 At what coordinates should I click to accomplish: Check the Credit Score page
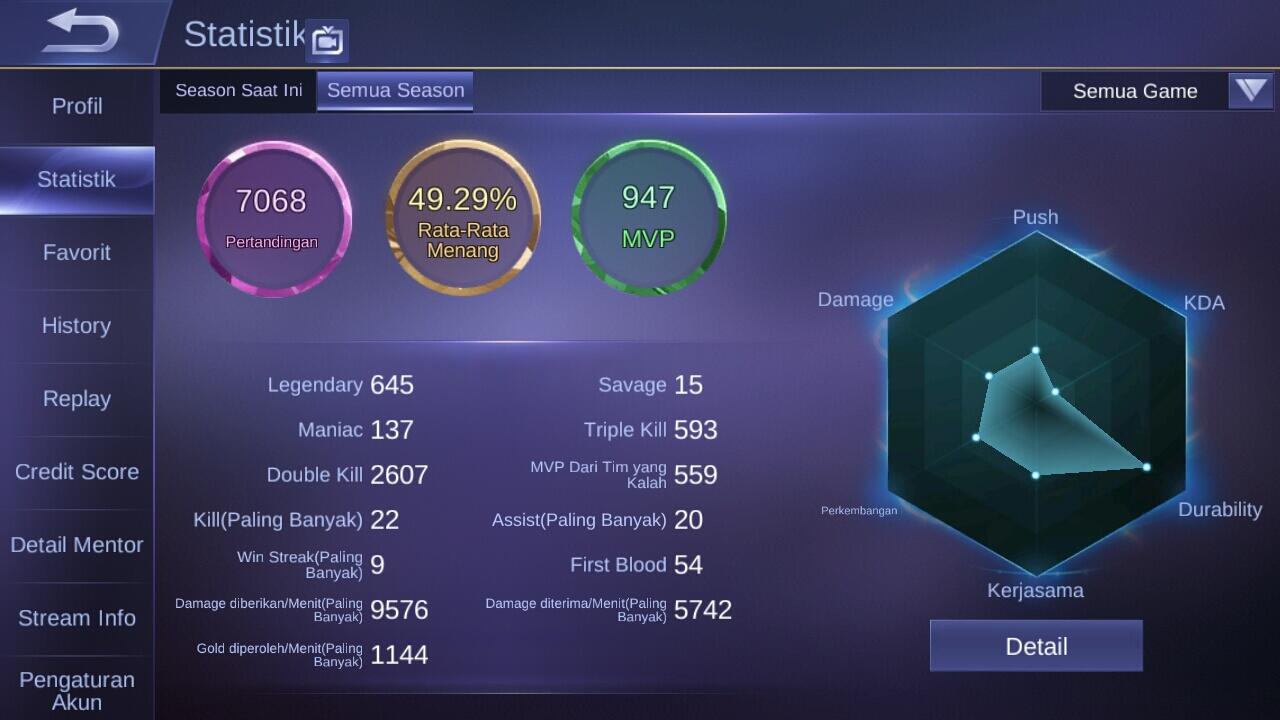77,472
